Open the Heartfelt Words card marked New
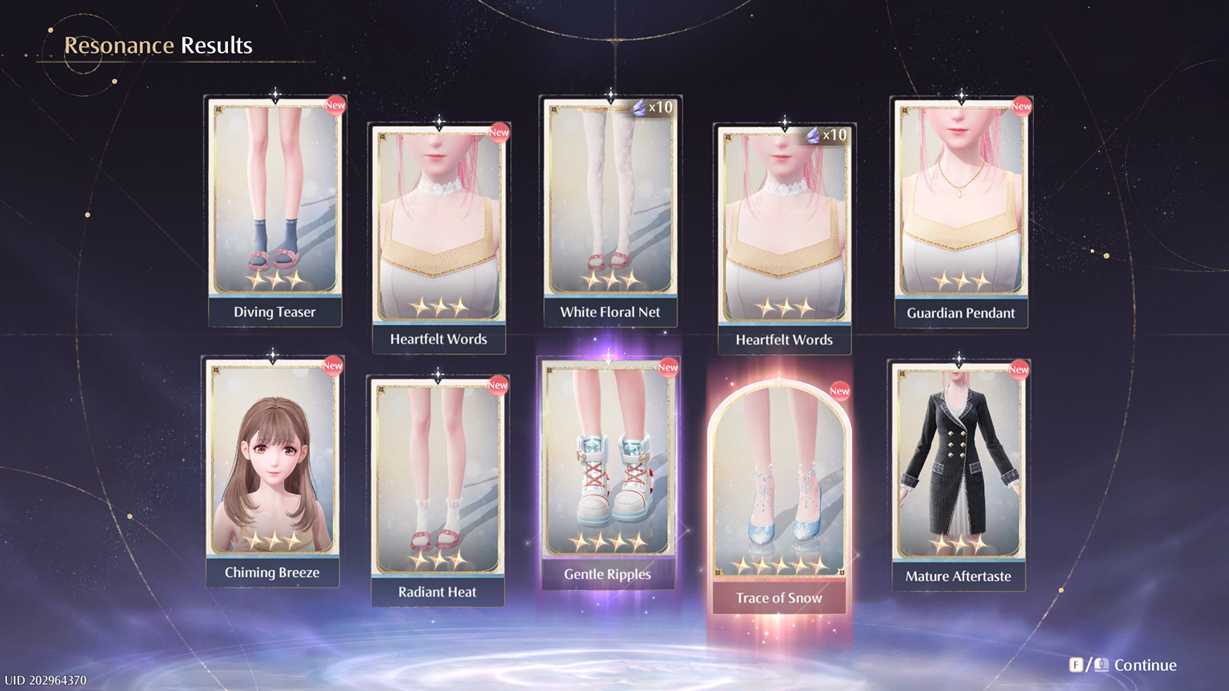Image resolution: width=1229 pixels, height=691 pixels. point(438,237)
